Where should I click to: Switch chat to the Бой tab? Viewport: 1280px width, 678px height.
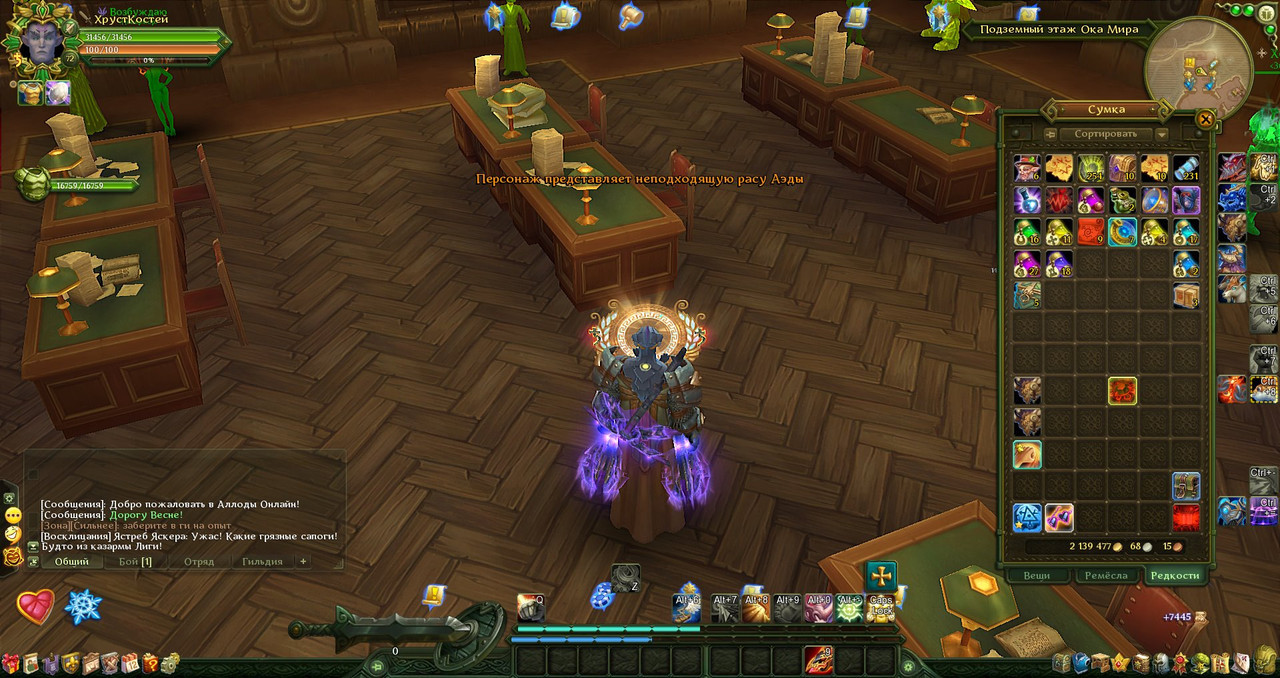(135, 562)
